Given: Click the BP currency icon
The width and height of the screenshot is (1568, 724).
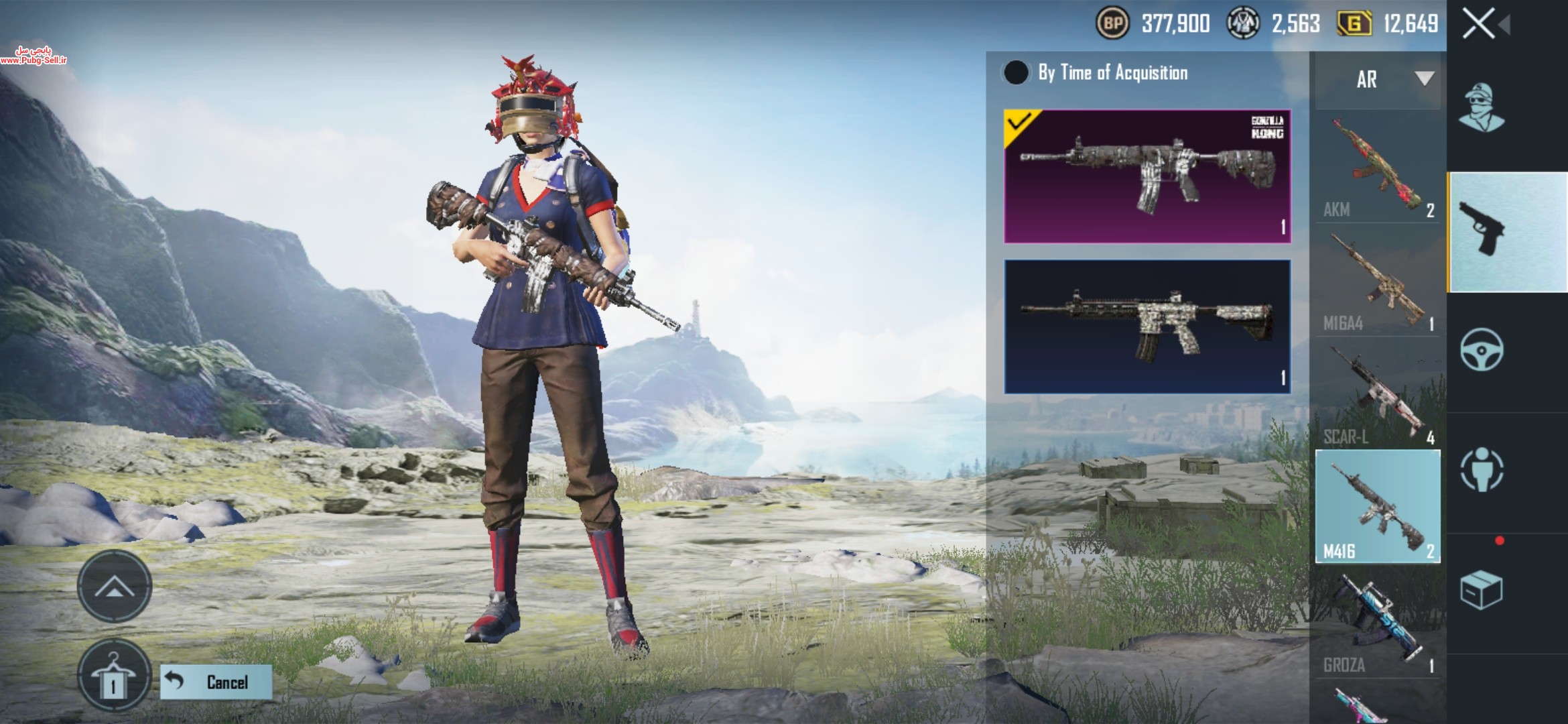Looking at the screenshot, I should pyautogui.click(x=1112, y=24).
